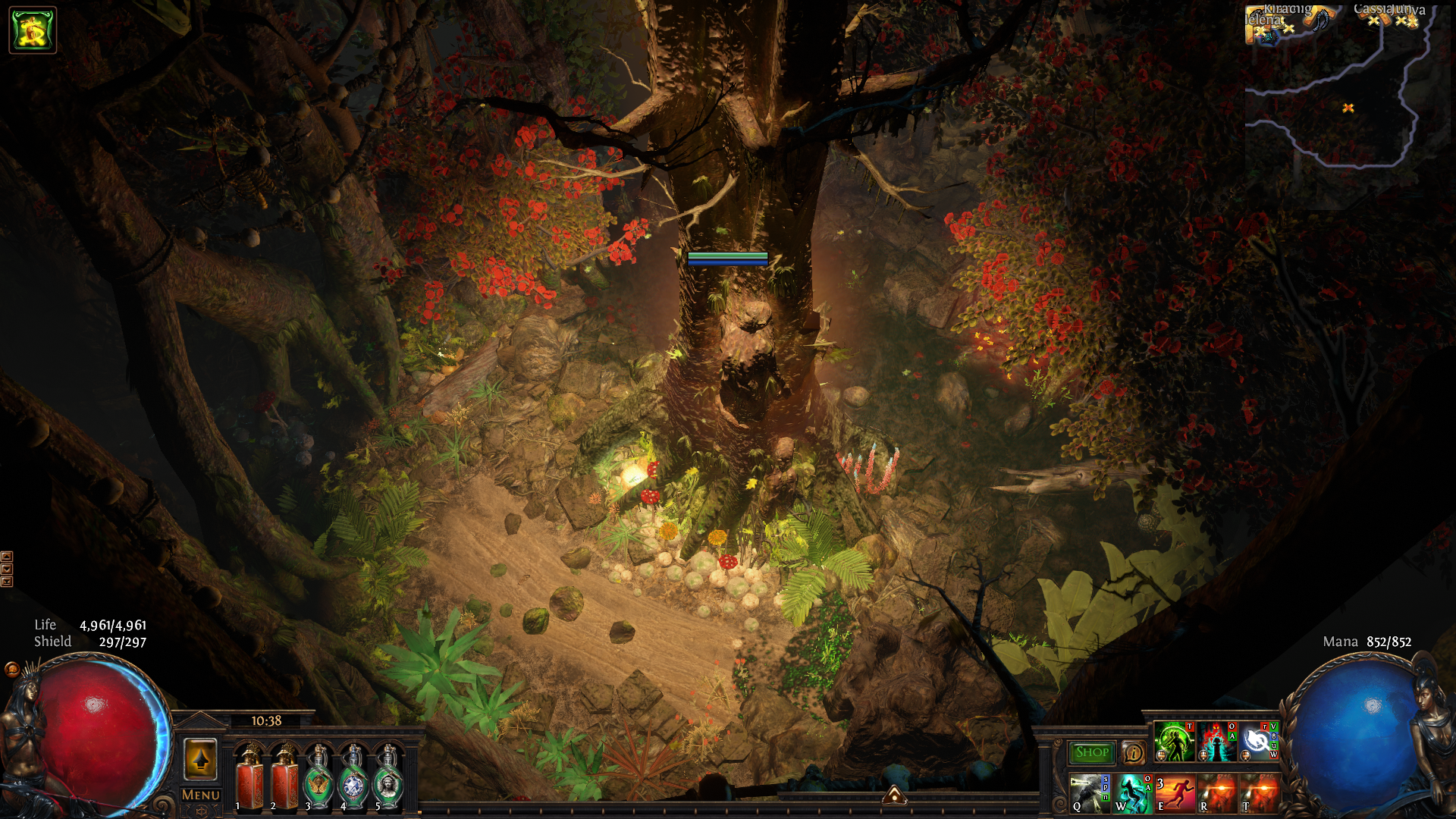The image size is (1456, 819).
Task: Open the Menu button
Action: point(201,795)
